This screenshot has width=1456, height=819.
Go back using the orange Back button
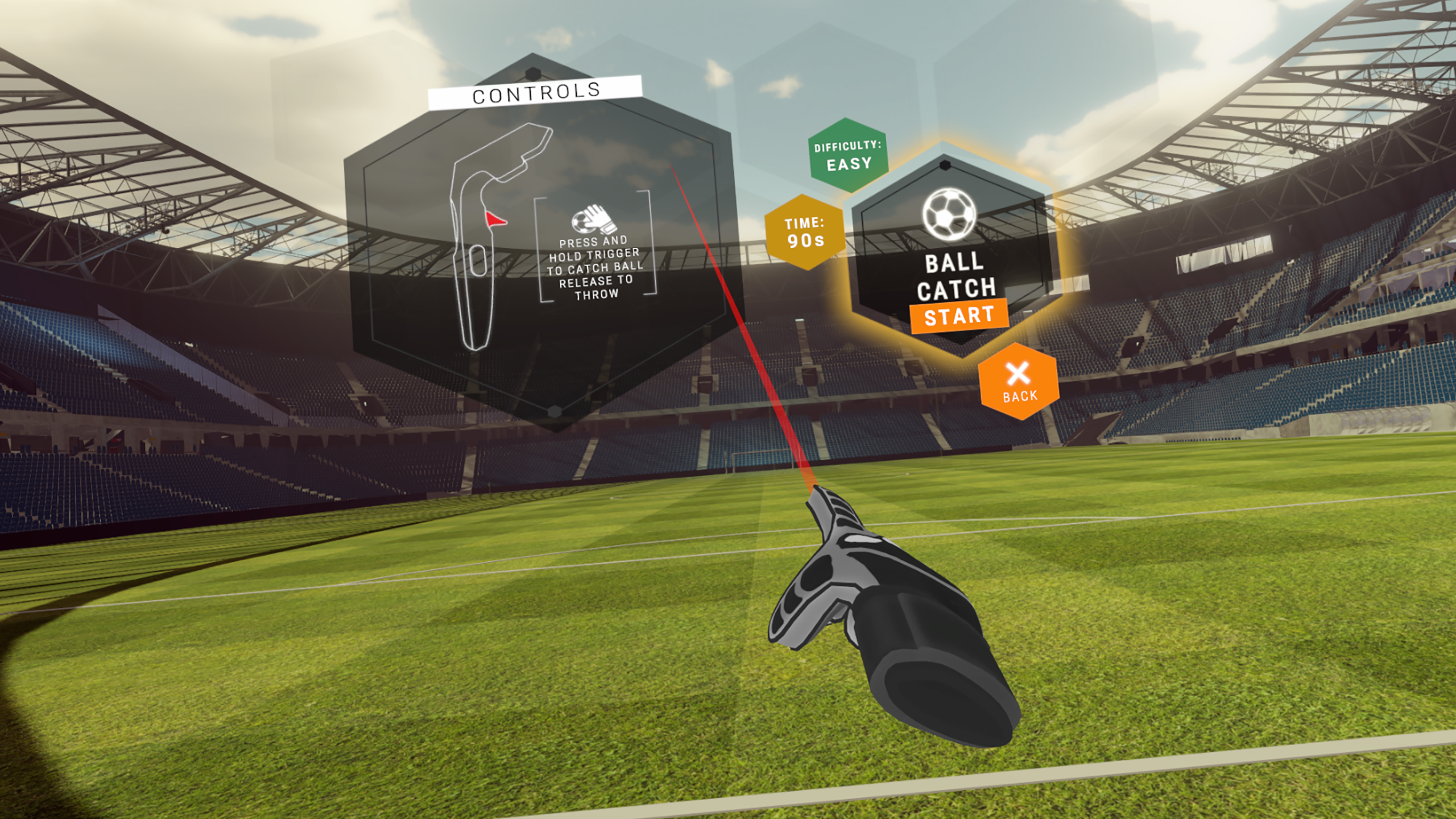[x=1019, y=382]
